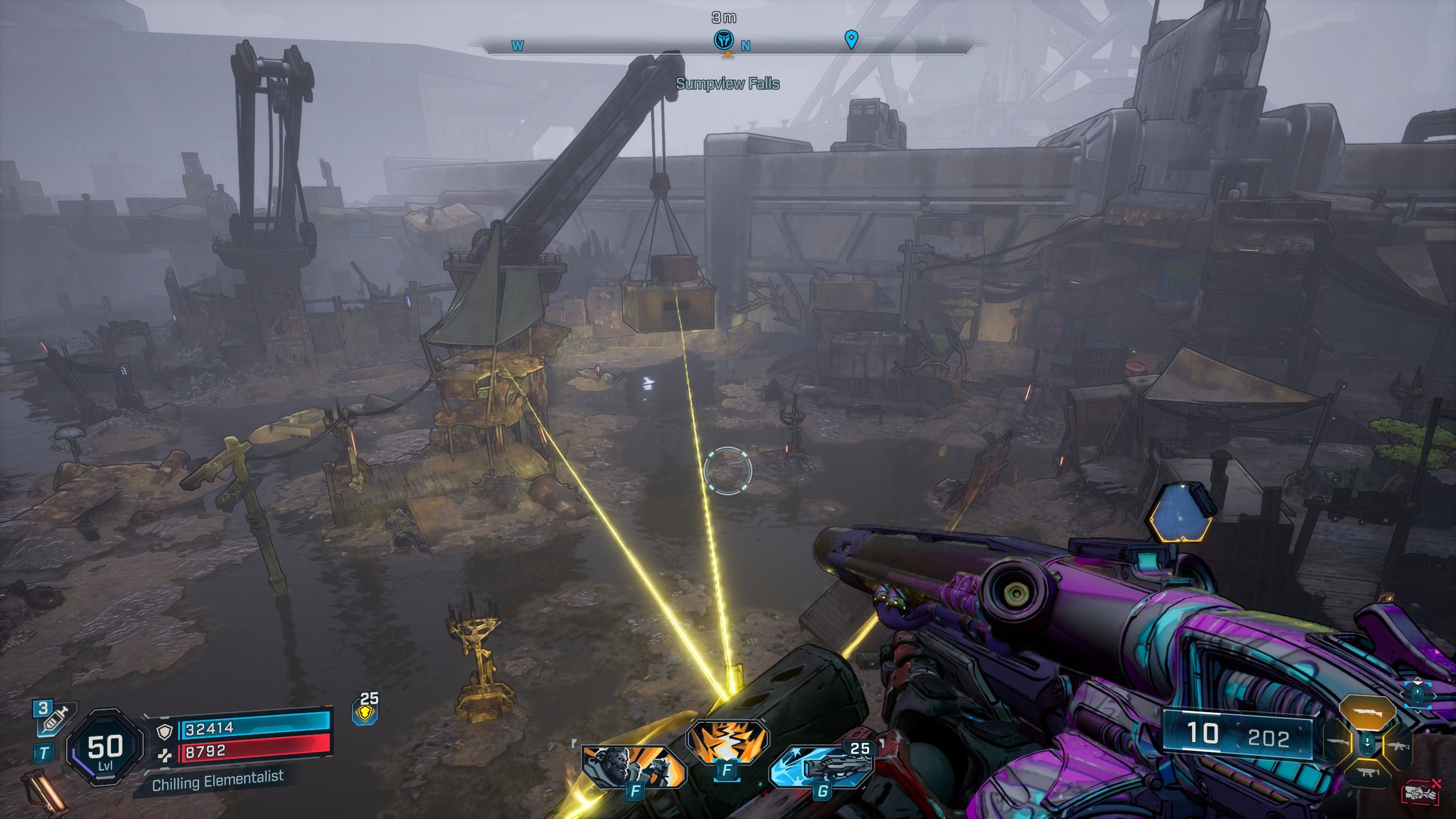Viewport: 1456px width, 819px height.
Task: Use the blue ice launcher ordnance
Action: click(822, 767)
